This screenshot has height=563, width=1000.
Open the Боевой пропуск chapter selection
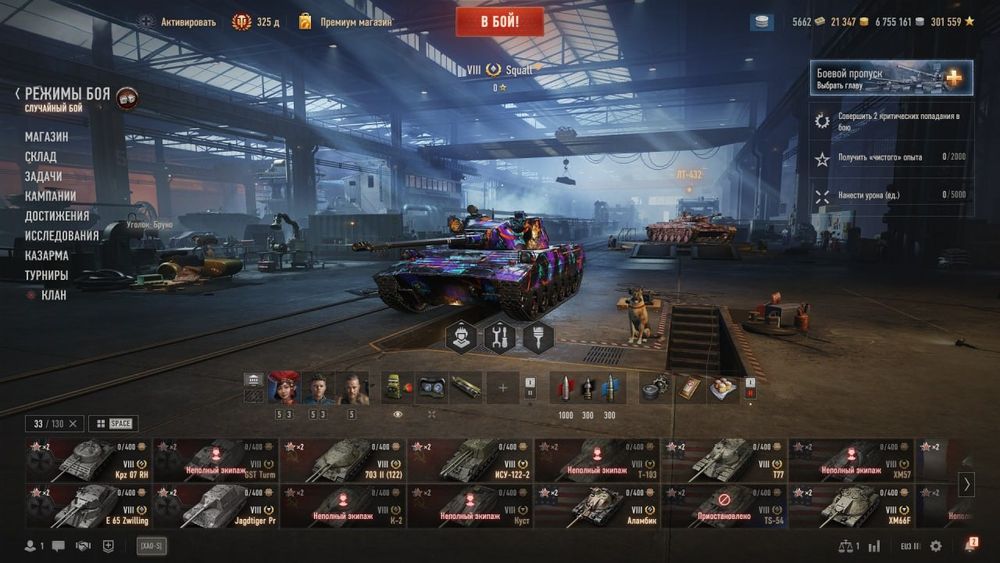pos(891,78)
